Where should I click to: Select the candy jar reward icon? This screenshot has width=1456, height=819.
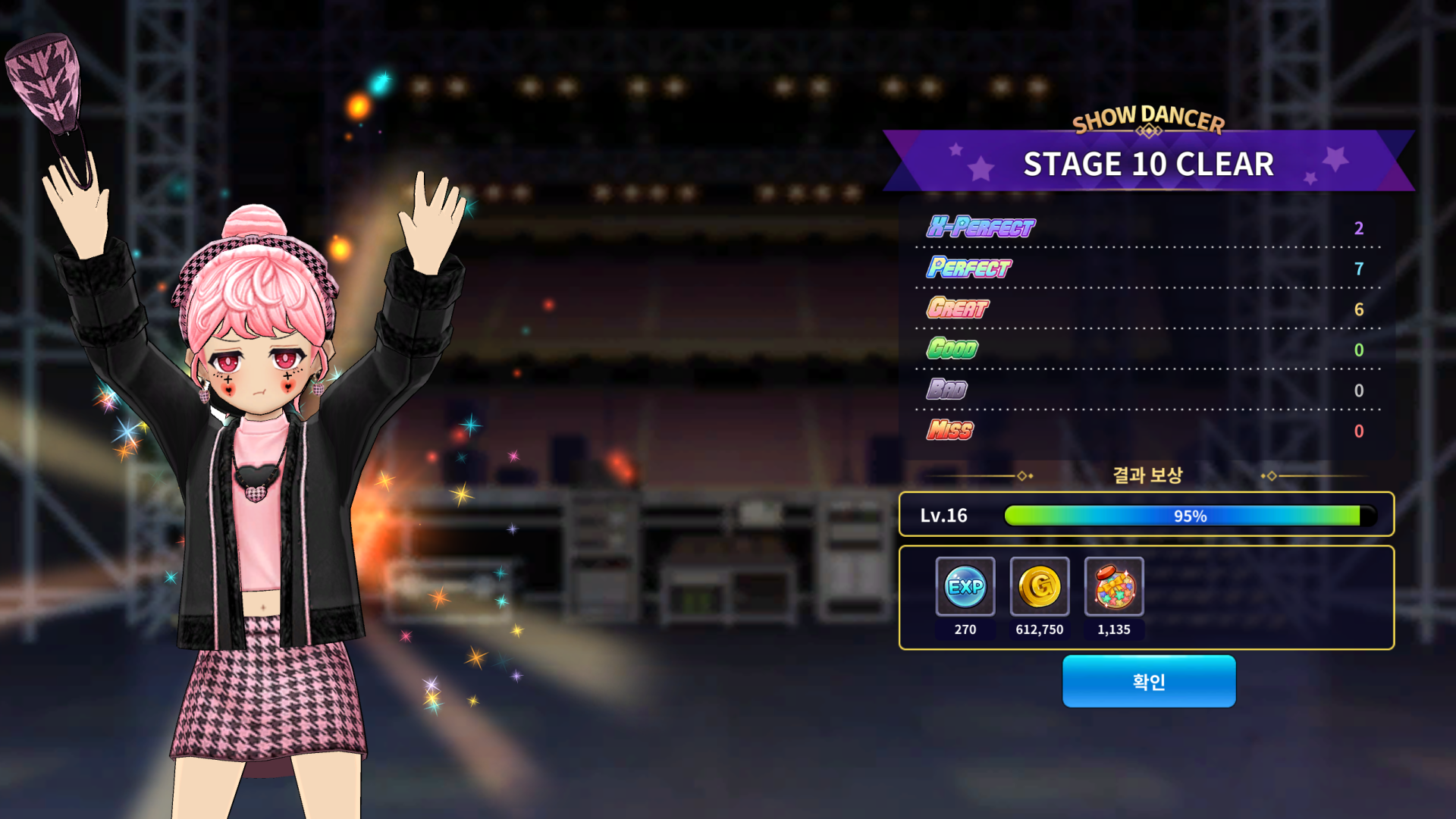click(x=1113, y=586)
